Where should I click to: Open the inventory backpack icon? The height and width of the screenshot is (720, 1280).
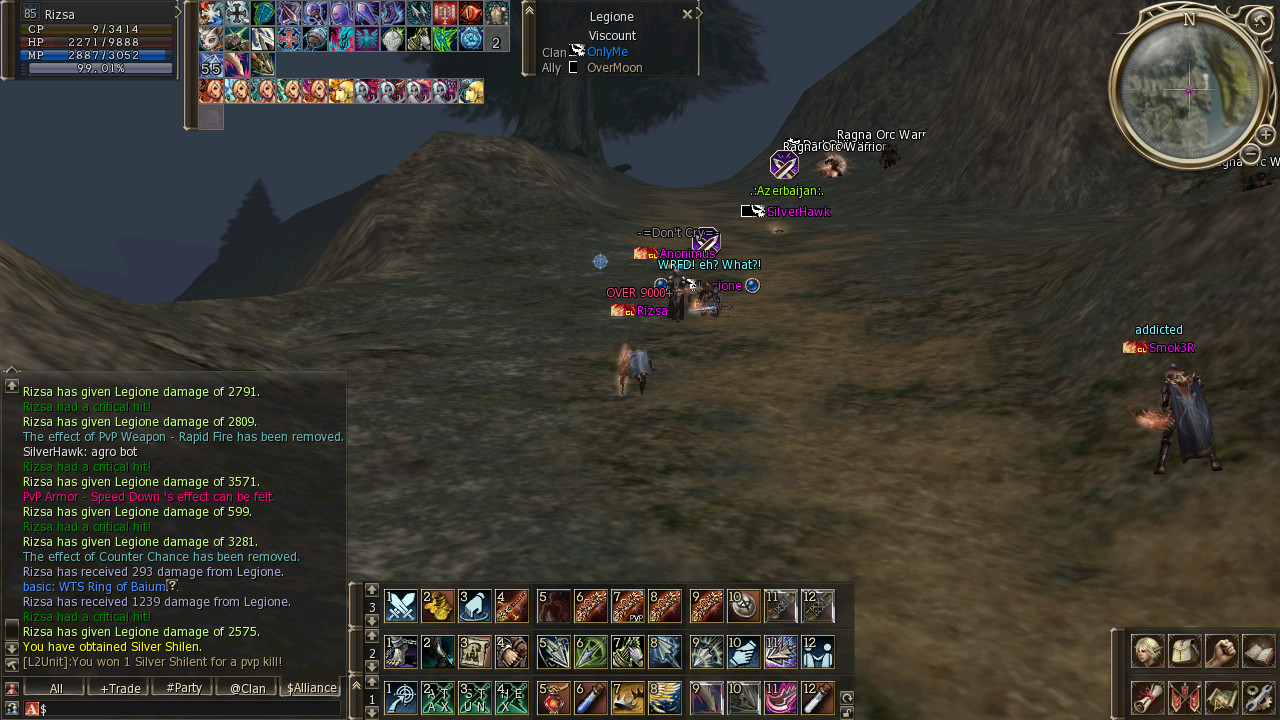[1185, 651]
